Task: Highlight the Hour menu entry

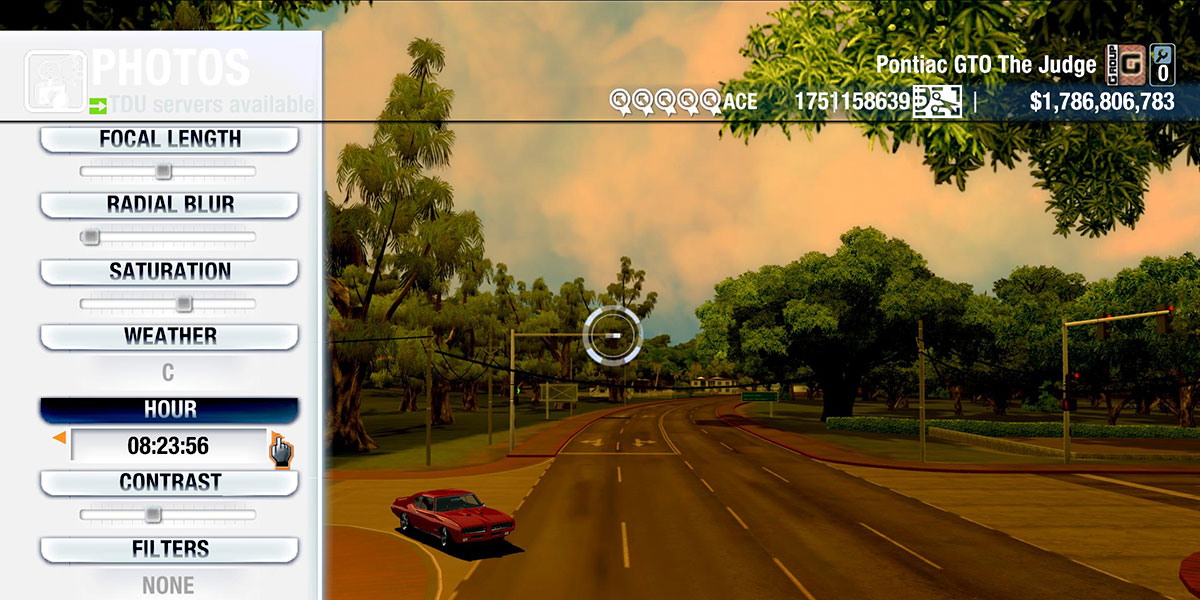Action: pyautogui.click(x=169, y=410)
